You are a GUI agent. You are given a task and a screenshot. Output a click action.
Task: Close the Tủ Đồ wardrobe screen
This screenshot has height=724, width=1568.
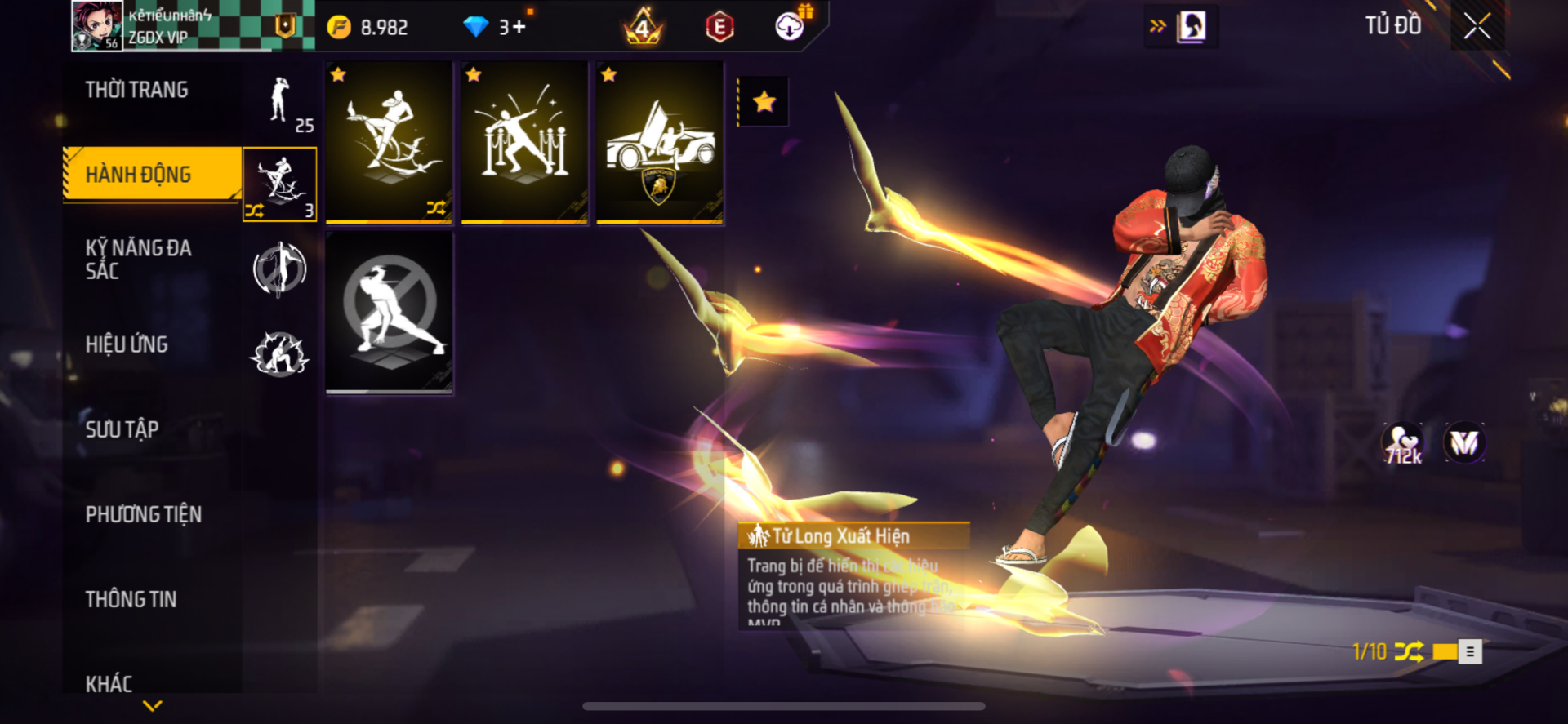coord(1477,26)
